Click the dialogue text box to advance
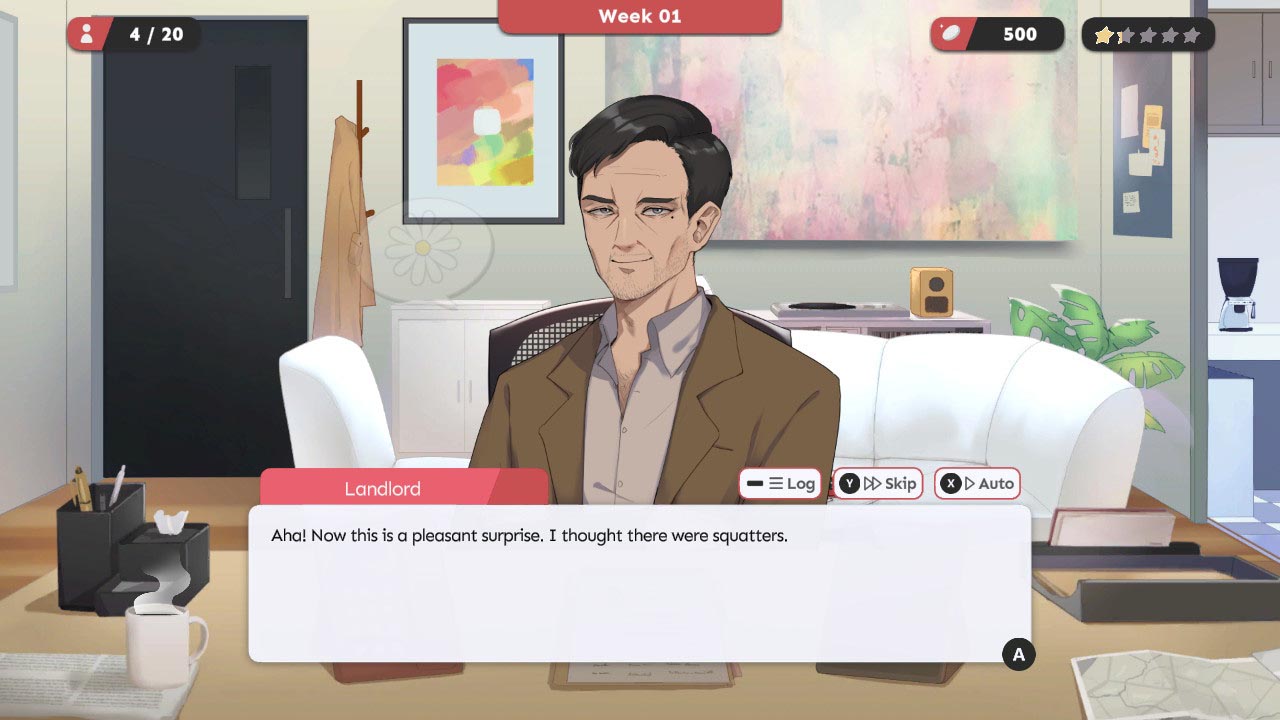This screenshot has height=720, width=1280. coord(639,580)
